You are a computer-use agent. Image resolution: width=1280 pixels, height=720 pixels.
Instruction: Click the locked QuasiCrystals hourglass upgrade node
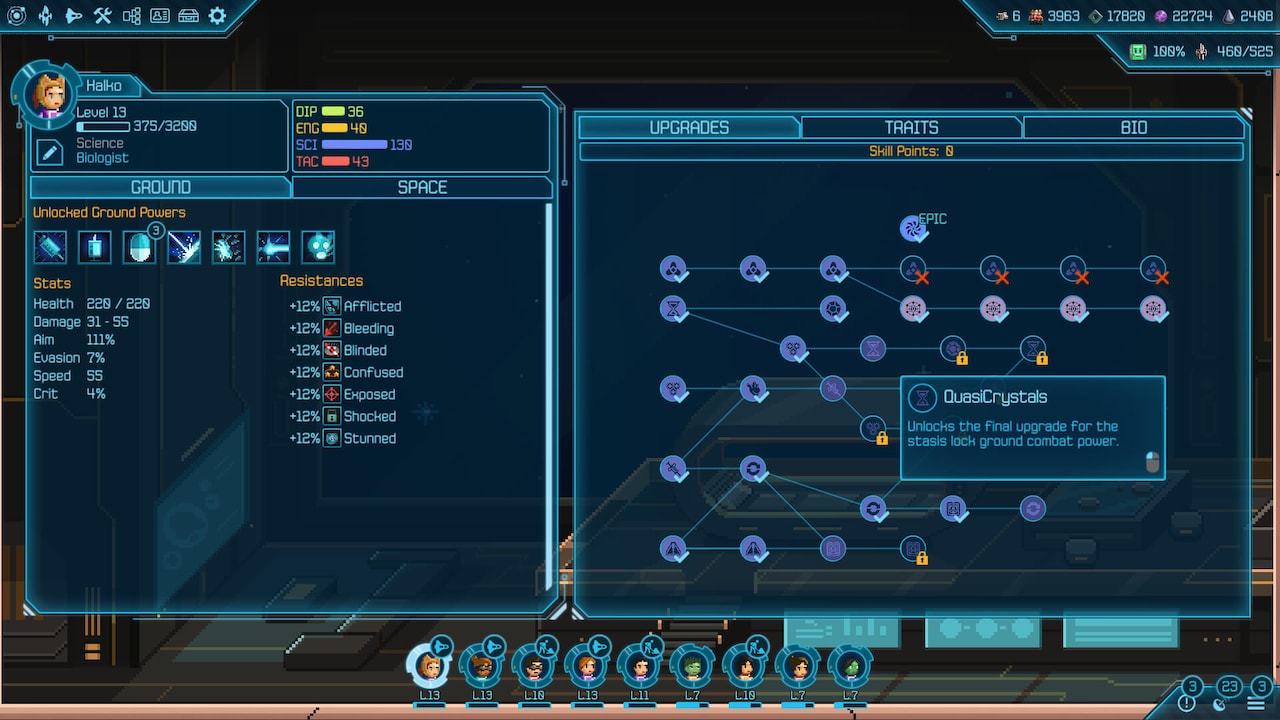click(1034, 348)
